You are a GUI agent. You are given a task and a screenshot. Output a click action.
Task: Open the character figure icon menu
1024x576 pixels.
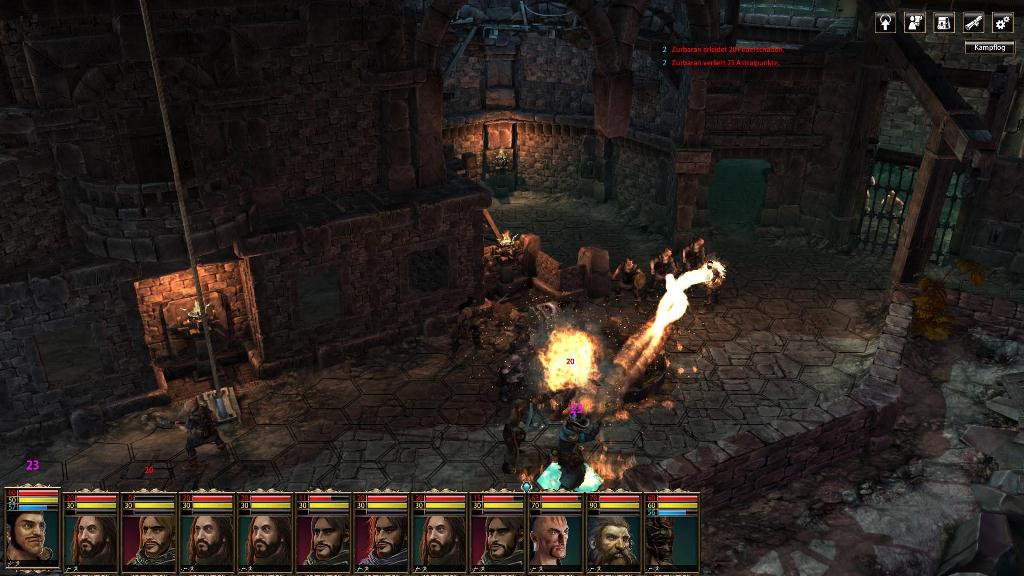[x=914, y=22]
